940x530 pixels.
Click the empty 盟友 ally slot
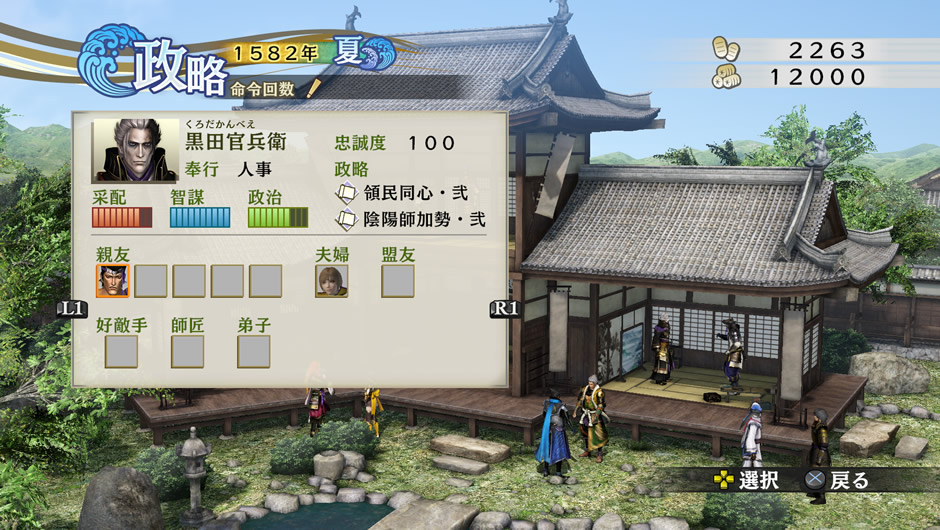pyautogui.click(x=398, y=281)
